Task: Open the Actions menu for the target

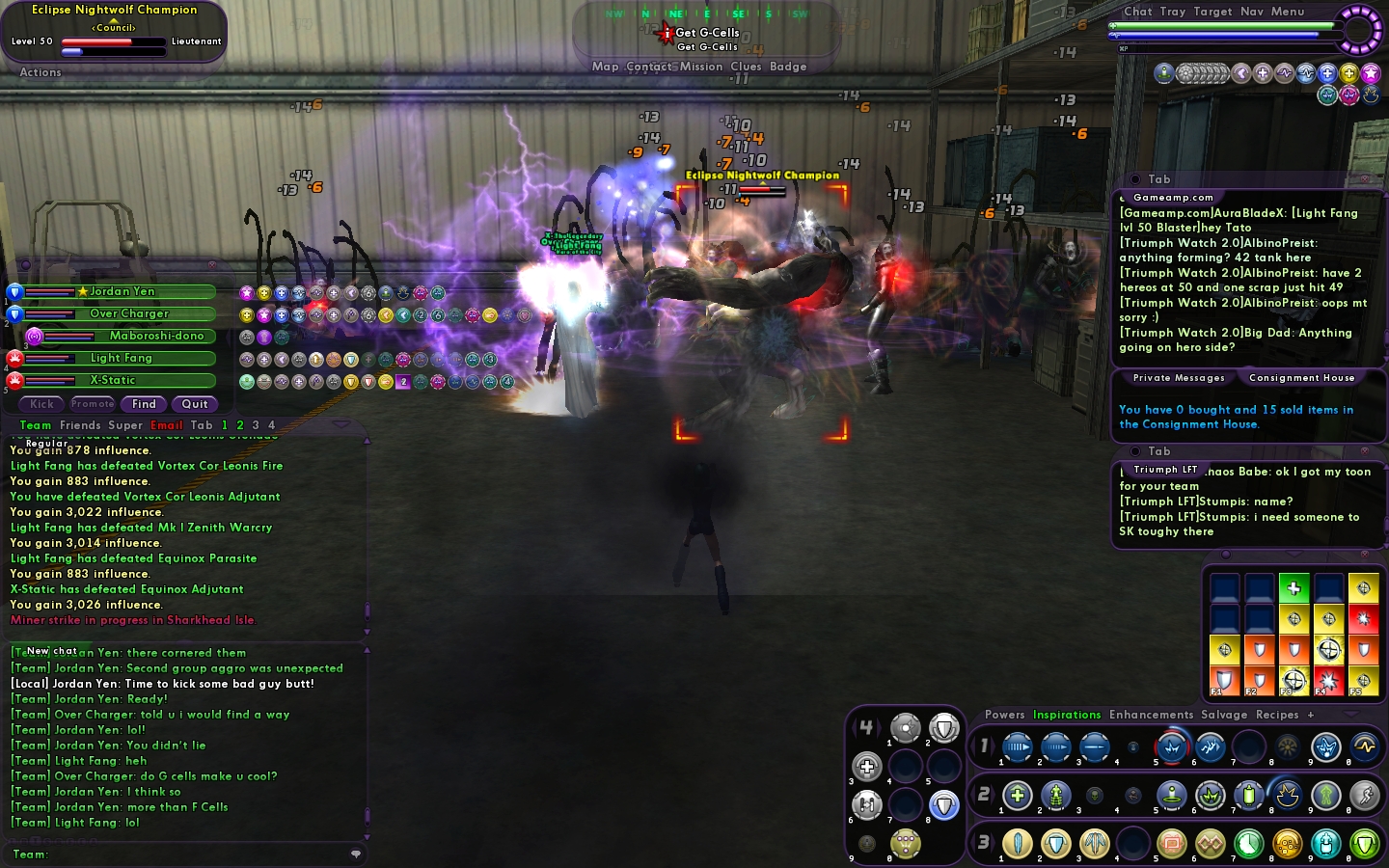Action: coord(41,72)
